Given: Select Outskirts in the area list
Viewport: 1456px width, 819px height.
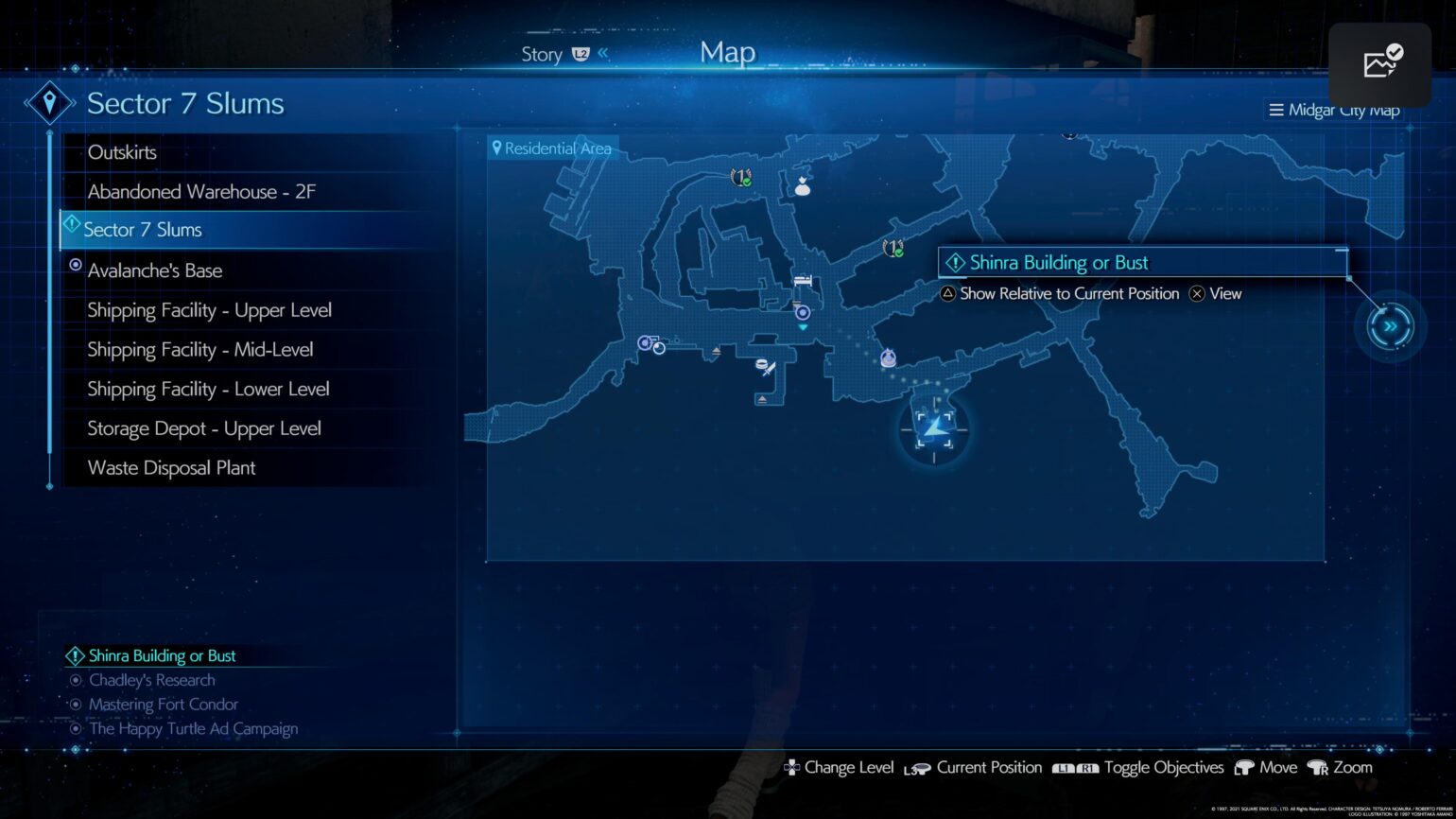Looking at the screenshot, I should [122, 152].
